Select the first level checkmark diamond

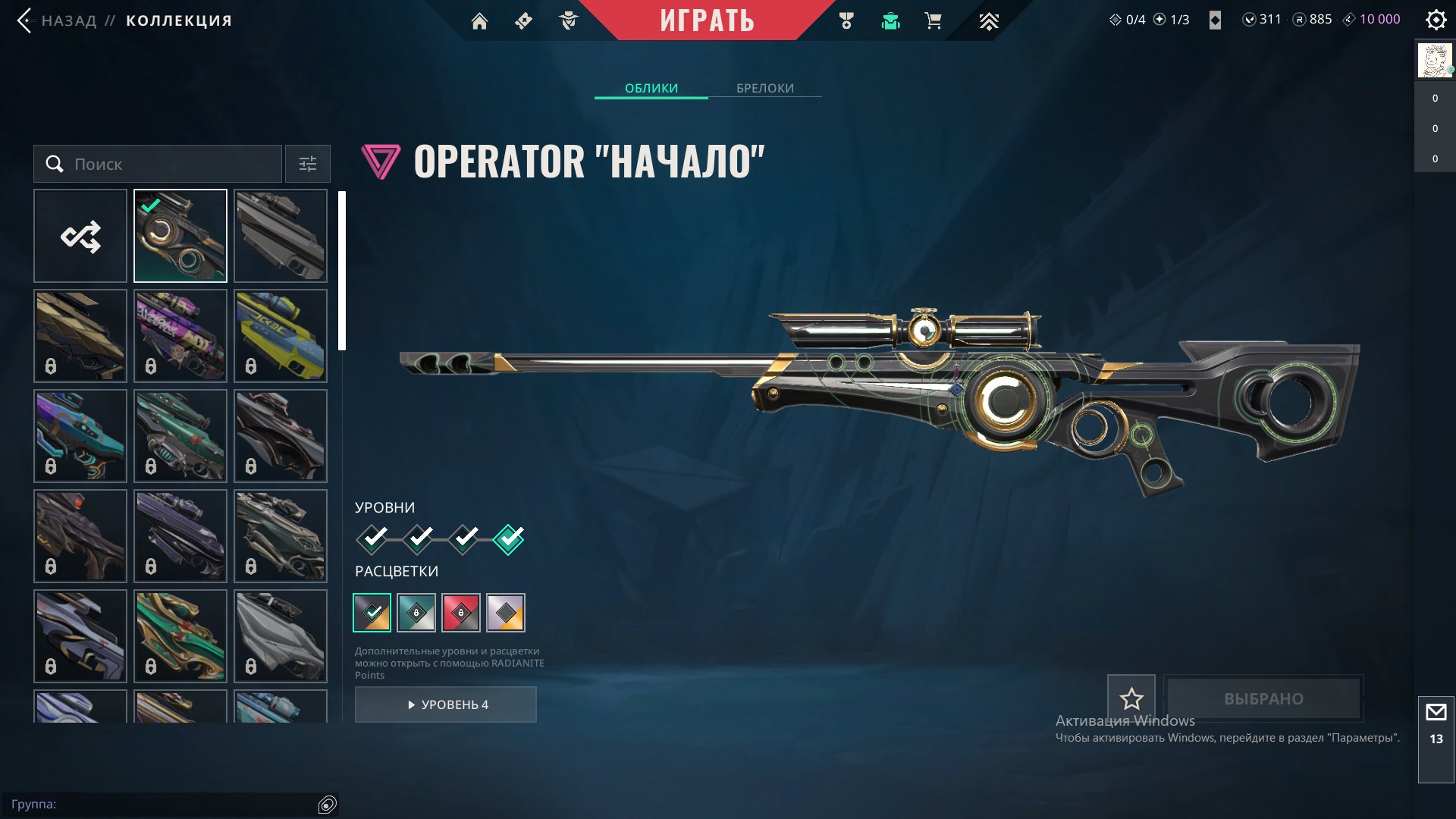coord(372,539)
